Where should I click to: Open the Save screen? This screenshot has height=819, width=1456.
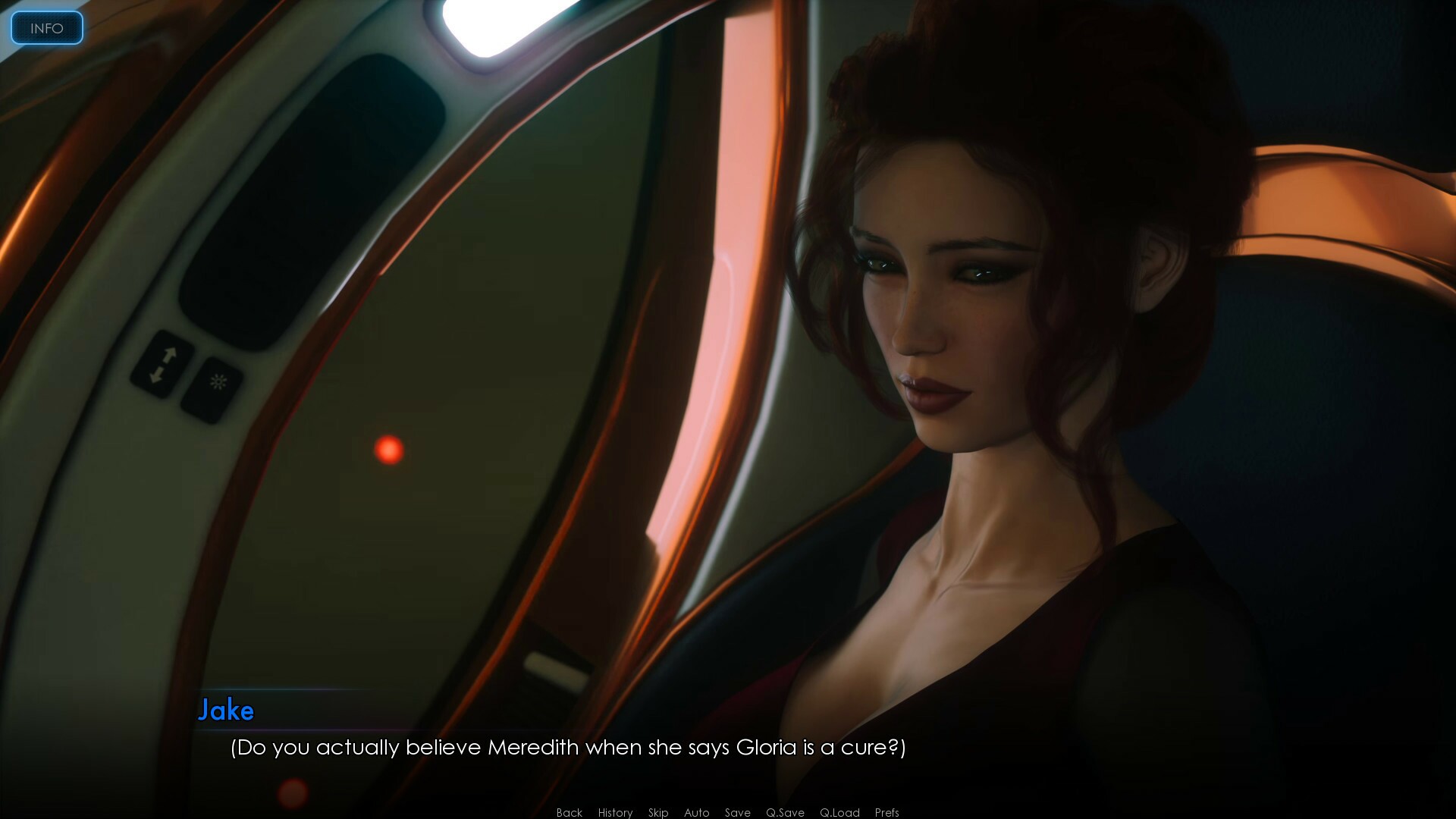click(x=738, y=812)
